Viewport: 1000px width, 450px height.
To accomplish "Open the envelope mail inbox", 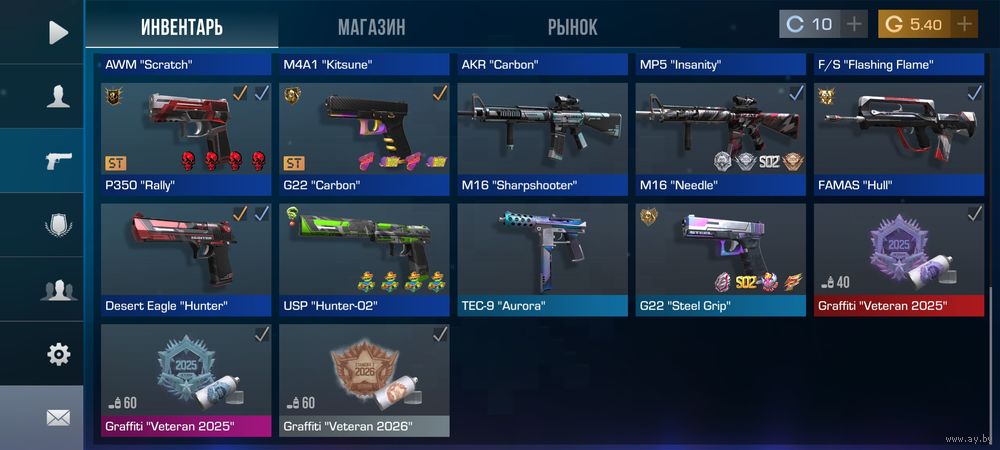I will [58, 418].
